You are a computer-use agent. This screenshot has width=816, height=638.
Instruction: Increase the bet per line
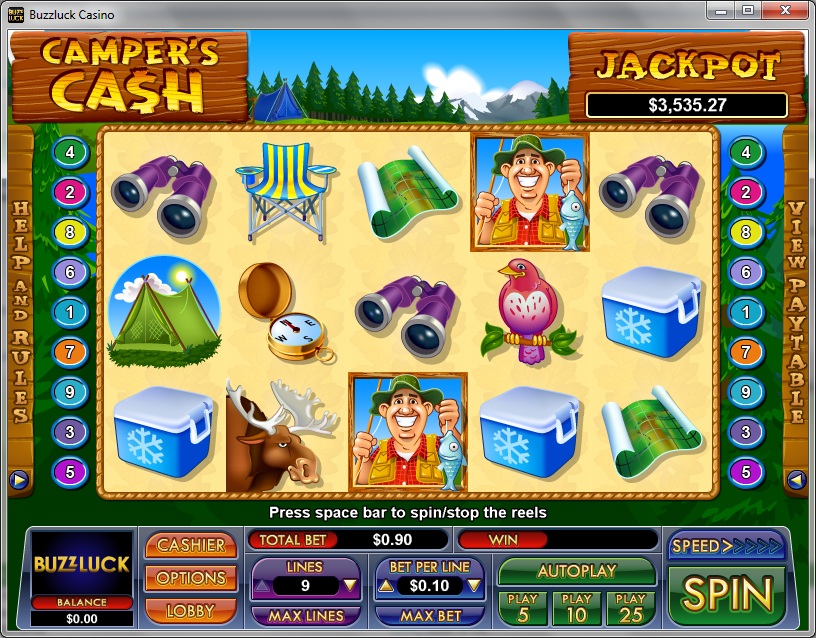(385, 586)
